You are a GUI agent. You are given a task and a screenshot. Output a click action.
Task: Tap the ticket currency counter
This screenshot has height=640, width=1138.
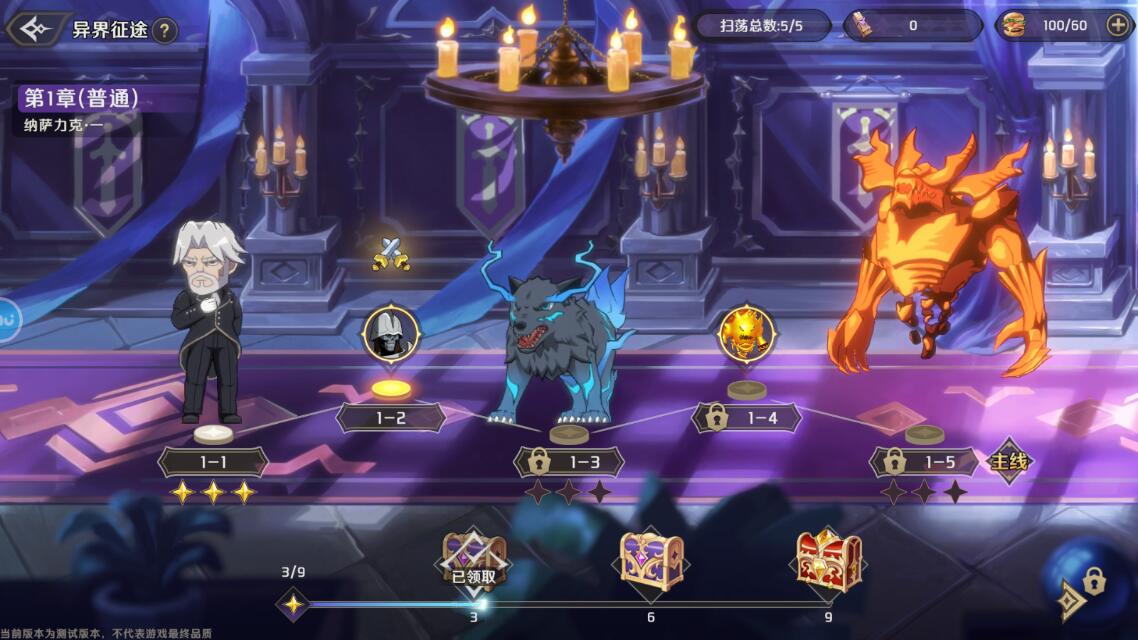[x=912, y=26]
